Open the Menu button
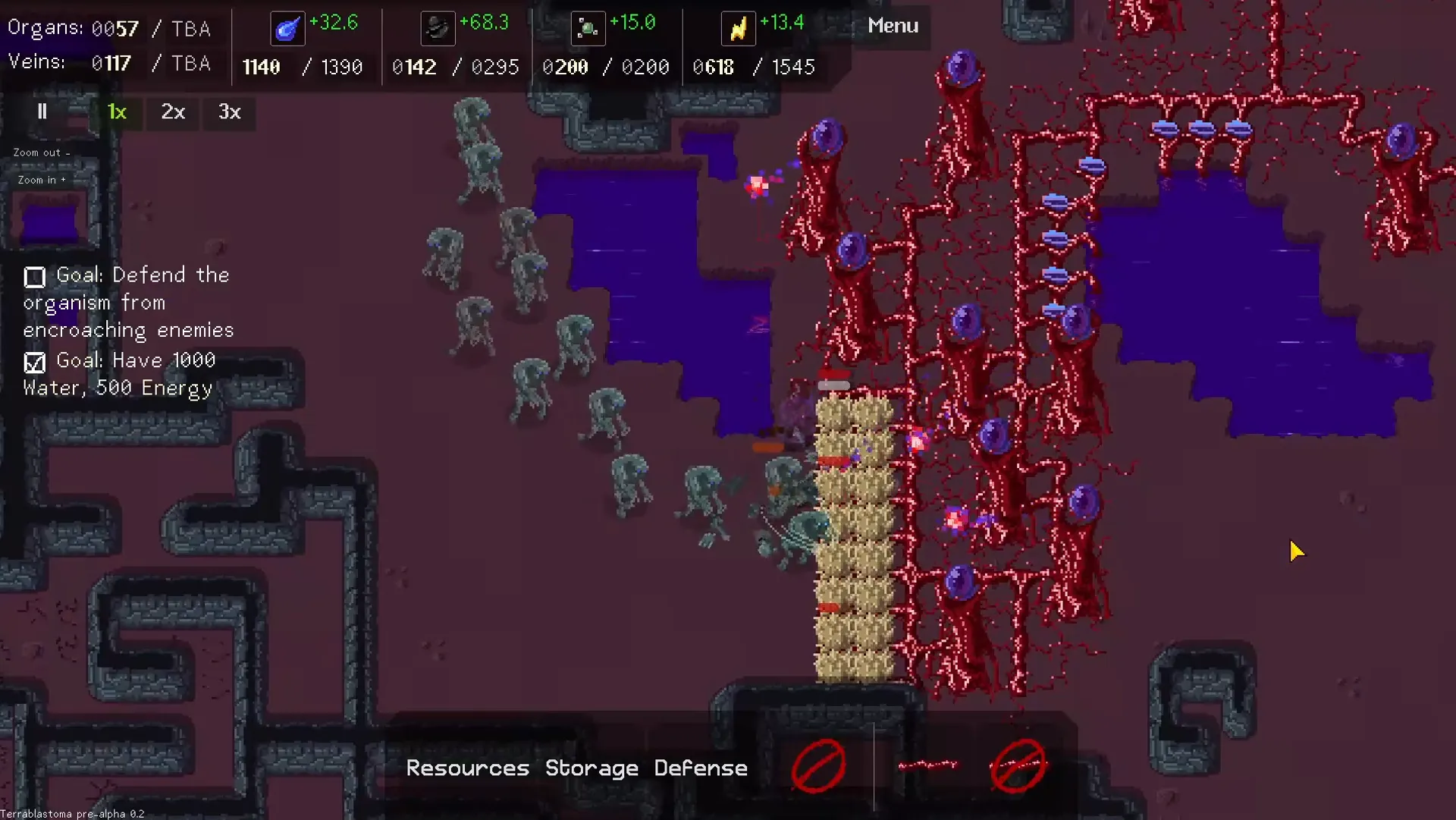1456x820 pixels. tap(893, 26)
